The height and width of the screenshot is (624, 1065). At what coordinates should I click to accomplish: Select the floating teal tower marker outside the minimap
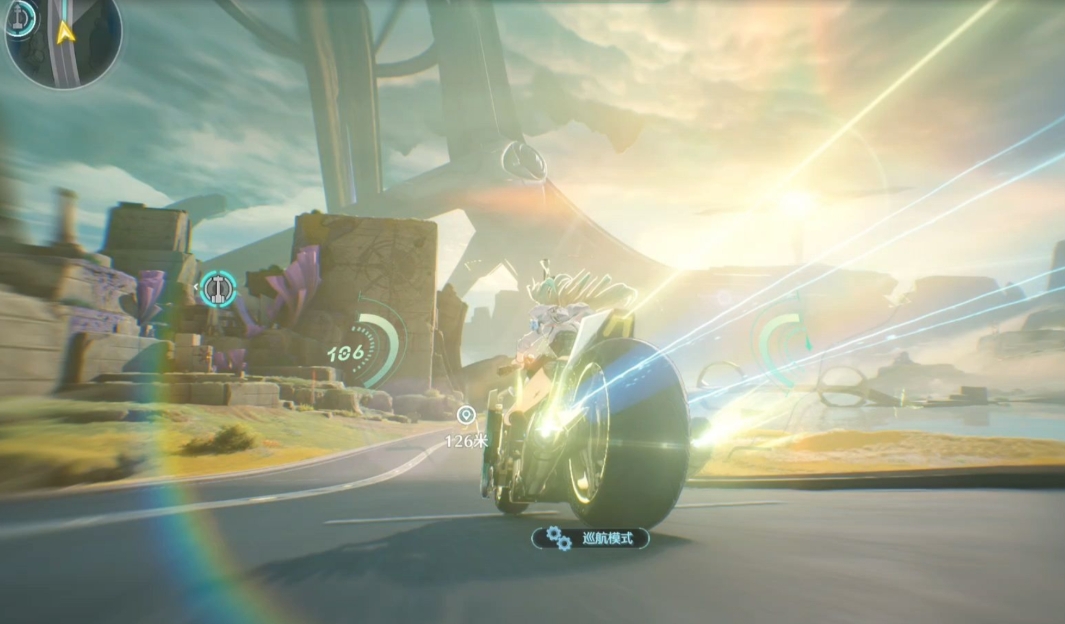(x=217, y=289)
